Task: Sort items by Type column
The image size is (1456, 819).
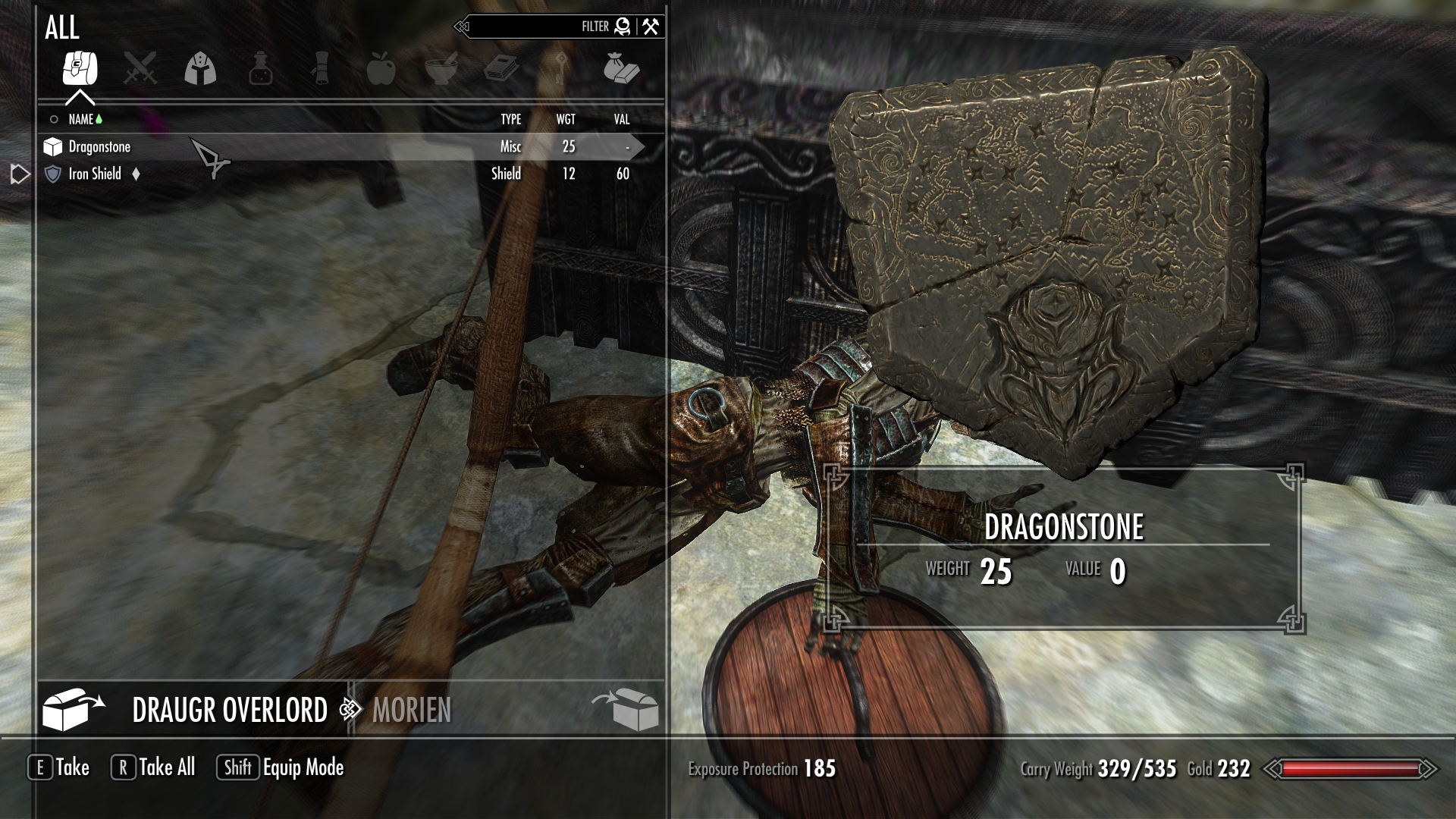Action: [x=510, y=119]
